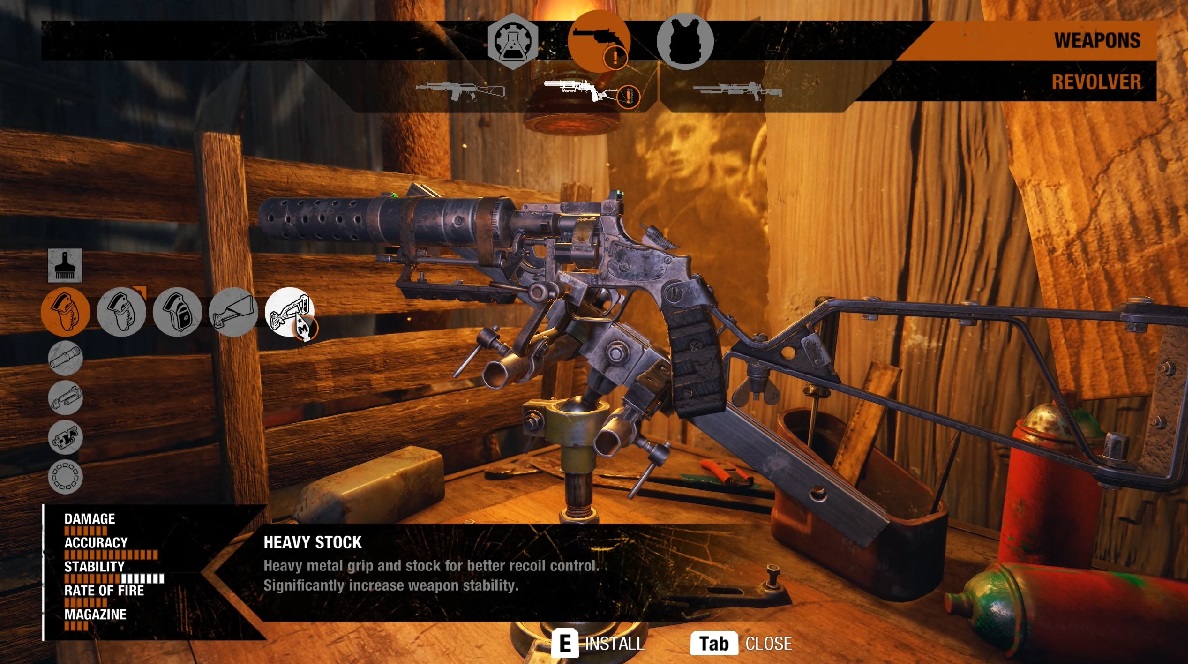Switch to the revolver weapons tab
1188x664 pixels.
click(x=598, y=41)
